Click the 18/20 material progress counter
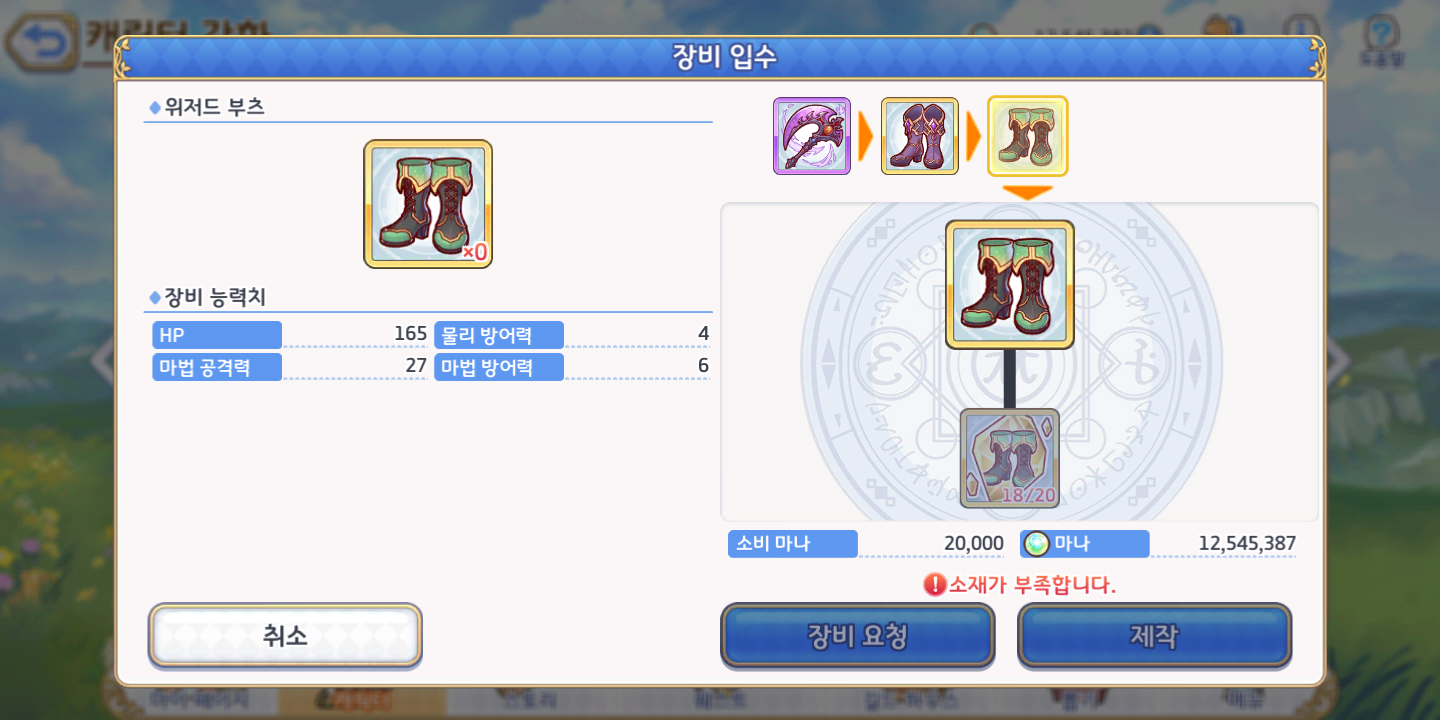Image resolution: width=1440 pixels, height=720 pixels. 1028,494
